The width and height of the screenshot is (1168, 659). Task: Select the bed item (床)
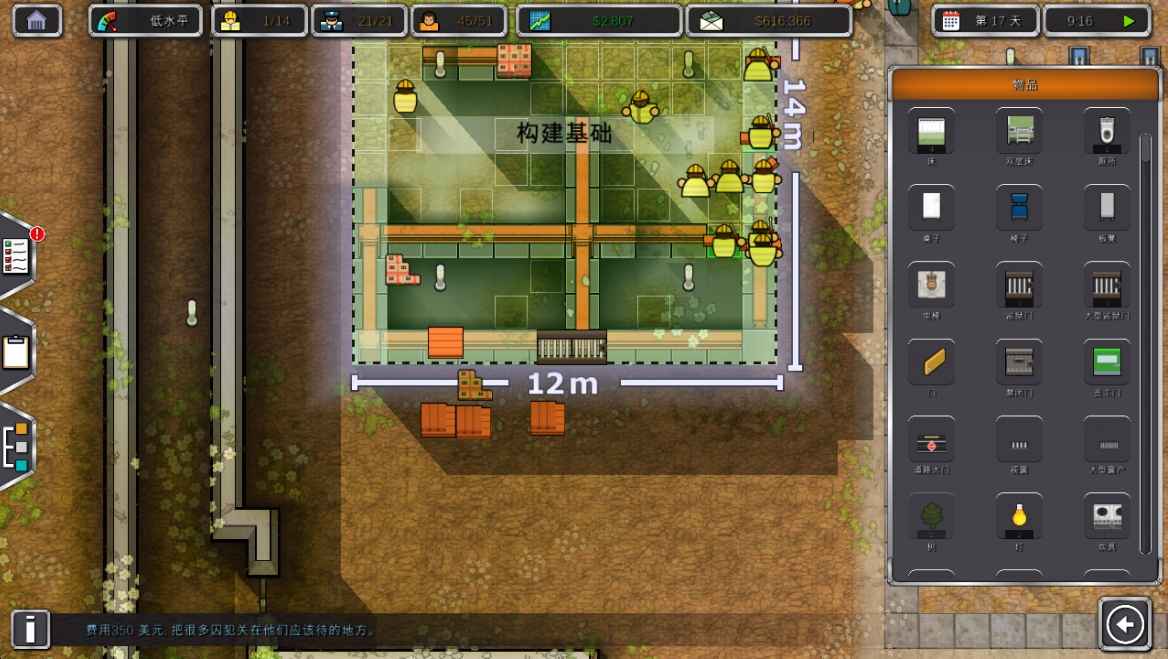point(931,131)
